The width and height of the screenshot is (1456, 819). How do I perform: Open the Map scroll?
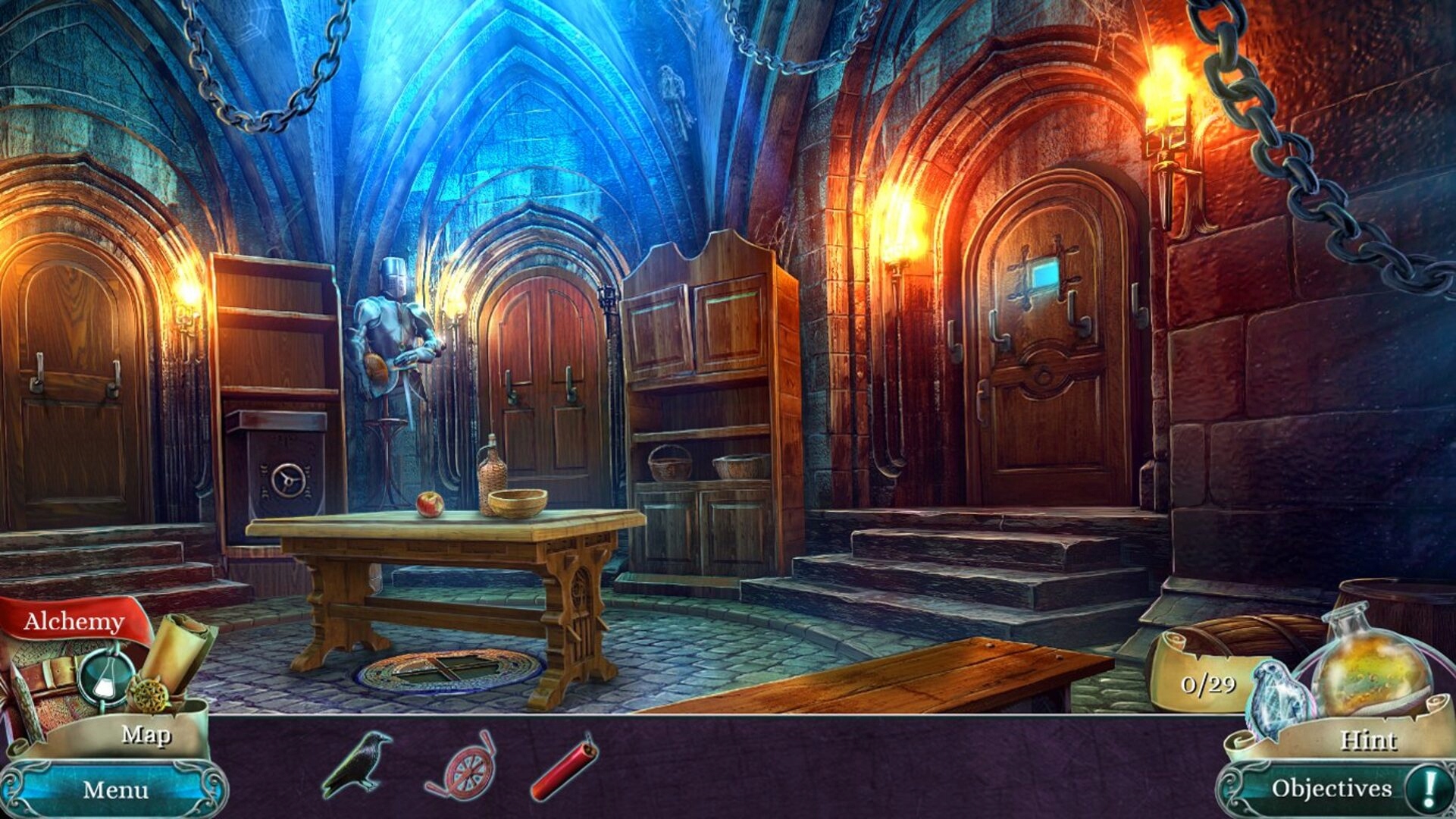(x=146, y=734)
